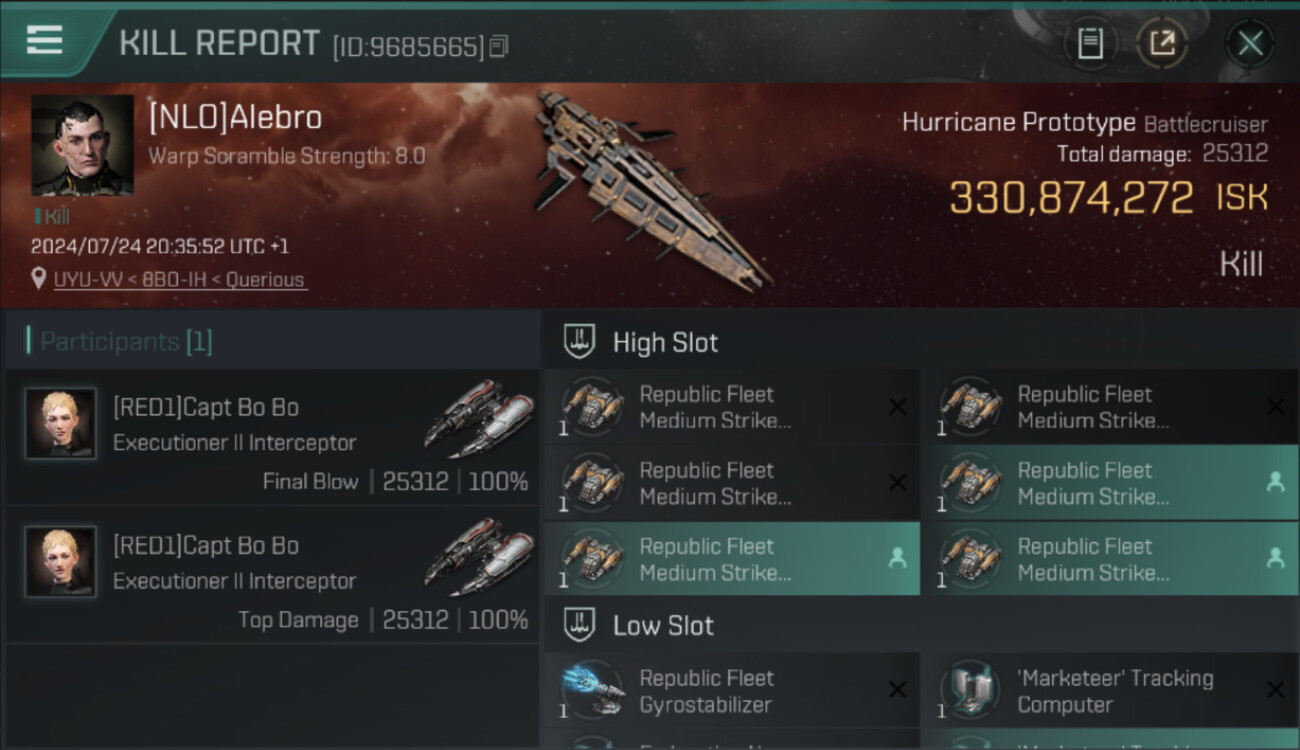Screen dimensions: 1300x750
Task: View Alebro's character portrait
Action: click(x=82, y=145)
